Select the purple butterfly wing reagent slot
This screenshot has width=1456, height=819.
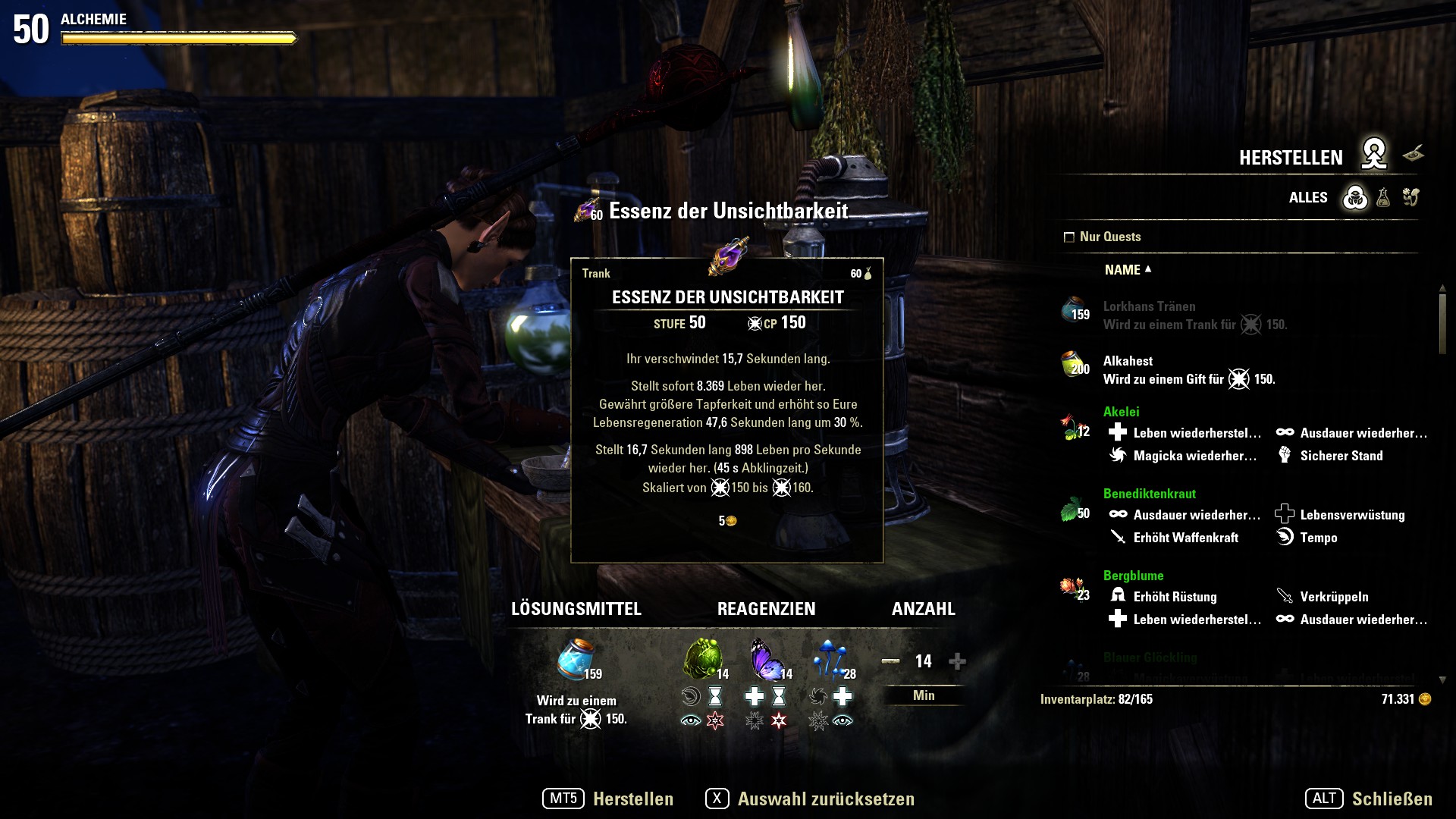(x=766, y=658)
